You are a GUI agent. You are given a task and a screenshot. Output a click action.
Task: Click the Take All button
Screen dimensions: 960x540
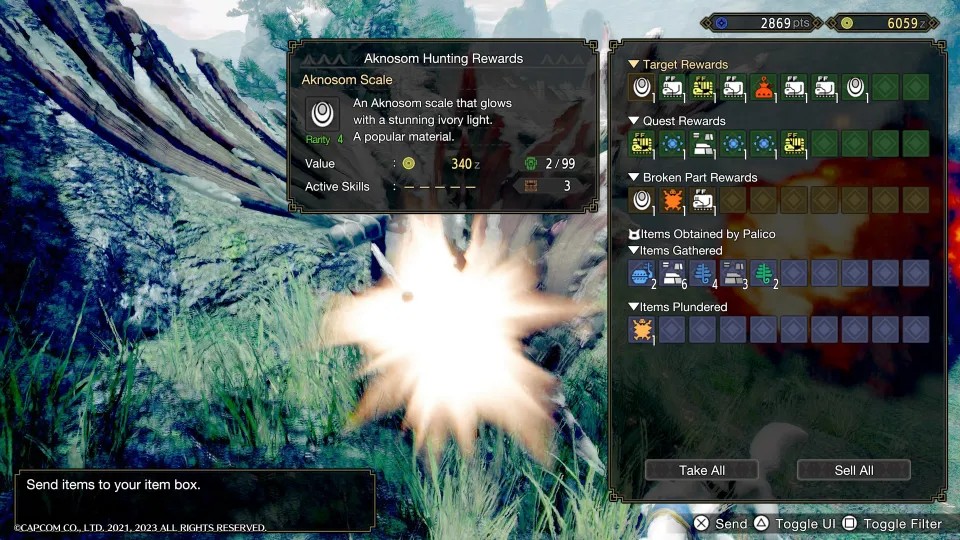[x=701, y=470]
